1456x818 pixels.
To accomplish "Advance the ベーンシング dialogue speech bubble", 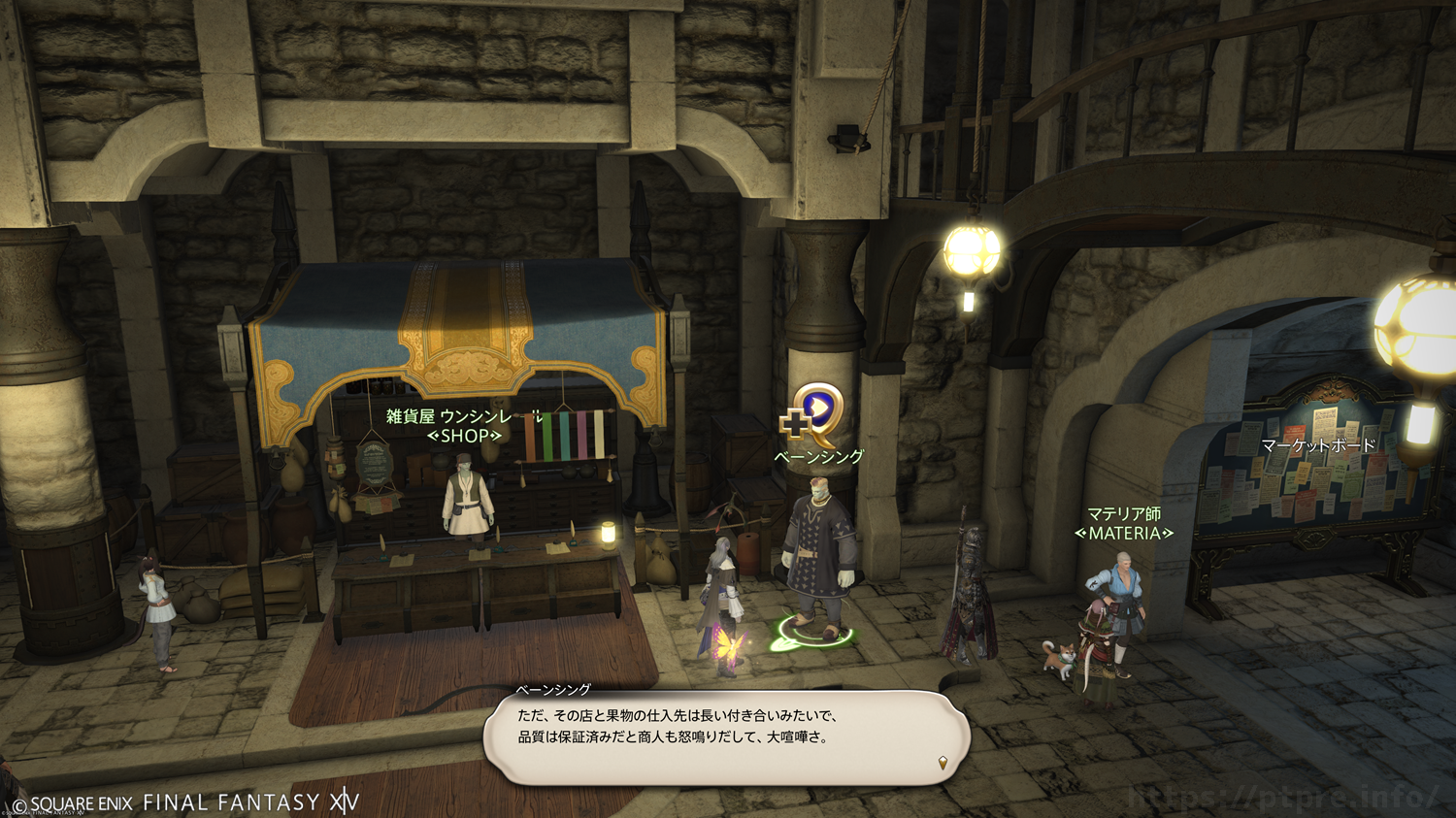I will point(726,736).
